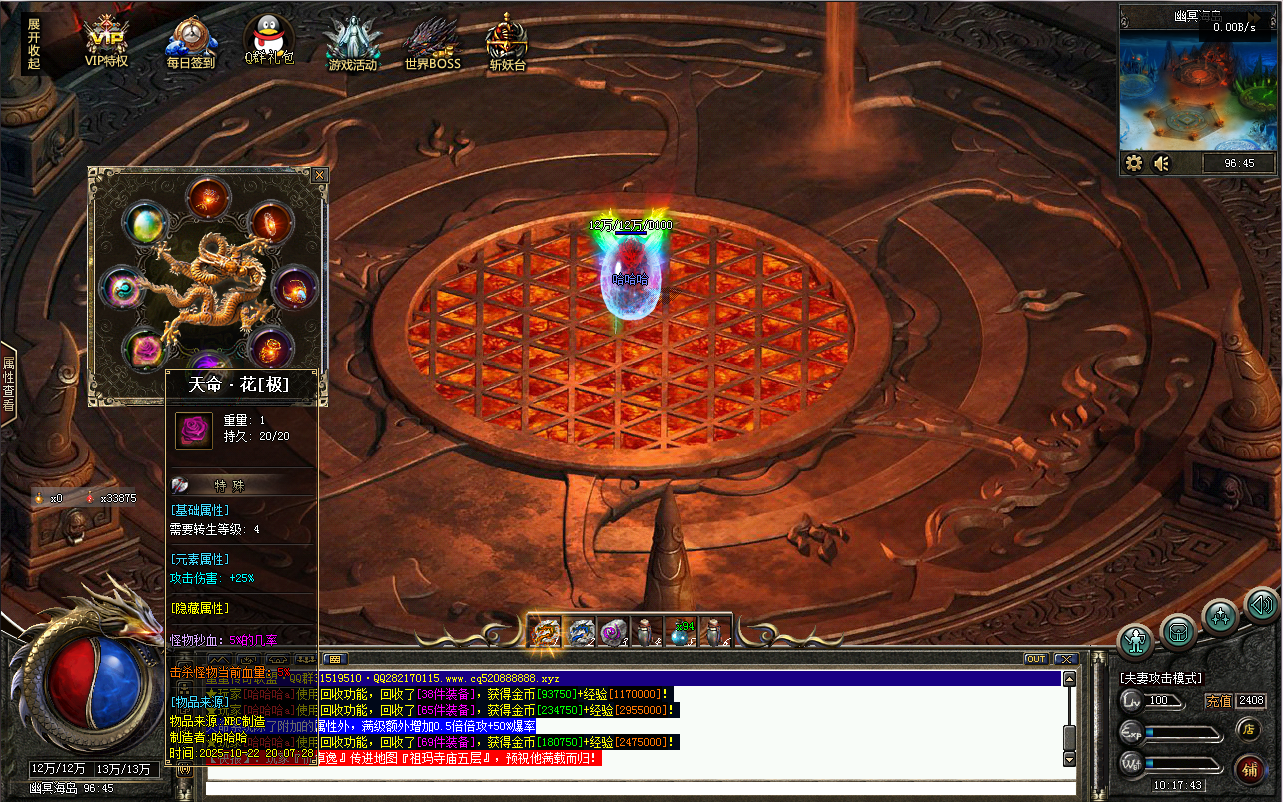Close the dragon rune panel

320,175
